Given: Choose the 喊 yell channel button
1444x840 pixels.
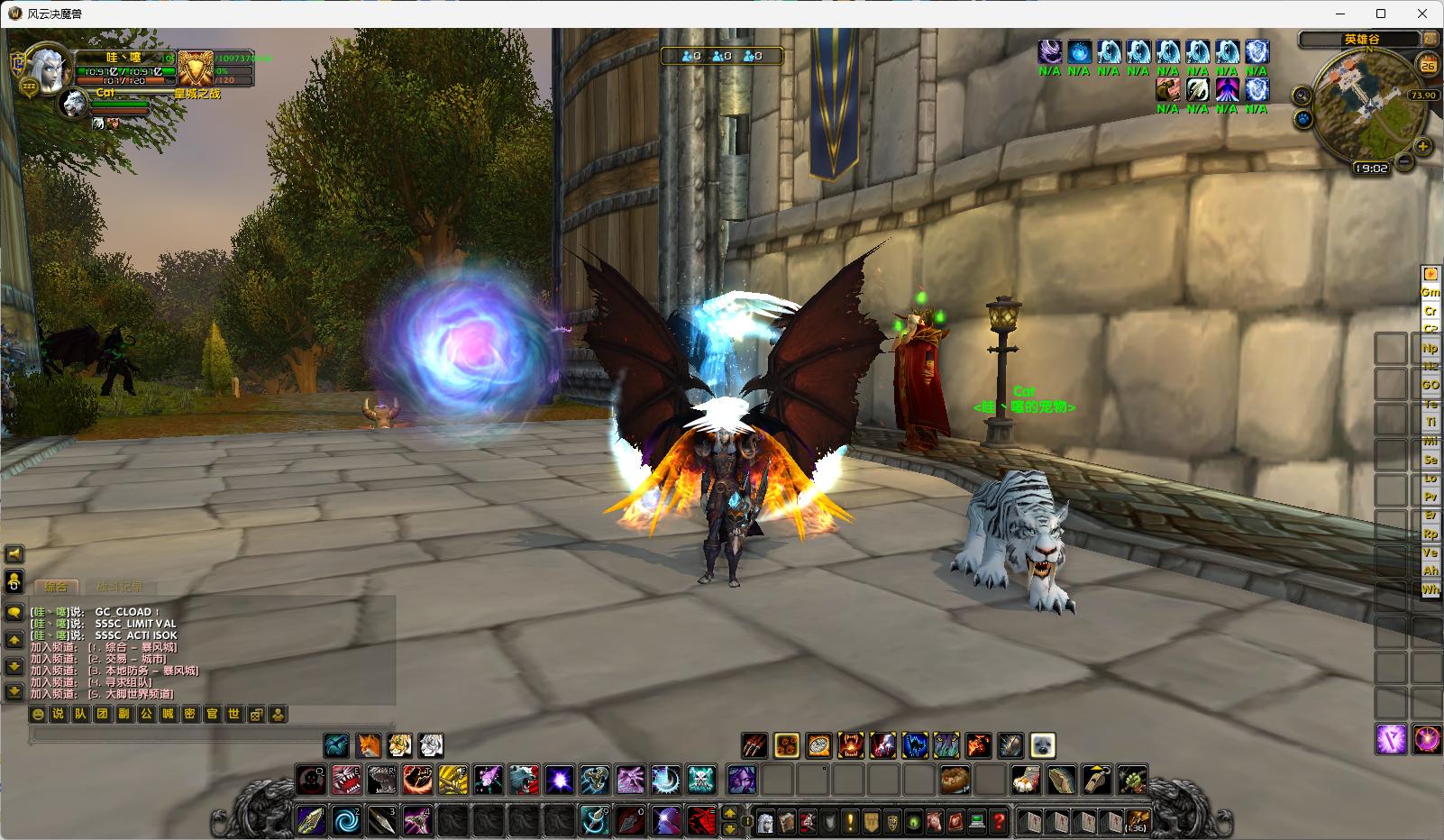Looking at the screenshot, I should [168, 714].
